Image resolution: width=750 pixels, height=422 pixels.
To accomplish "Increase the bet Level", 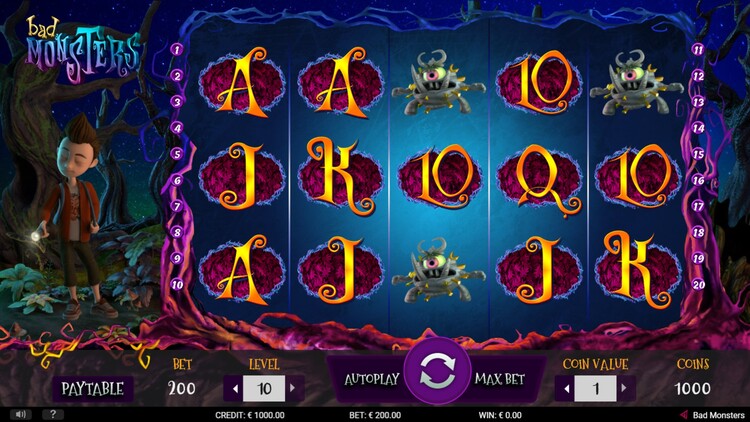I will pos(293,387).
